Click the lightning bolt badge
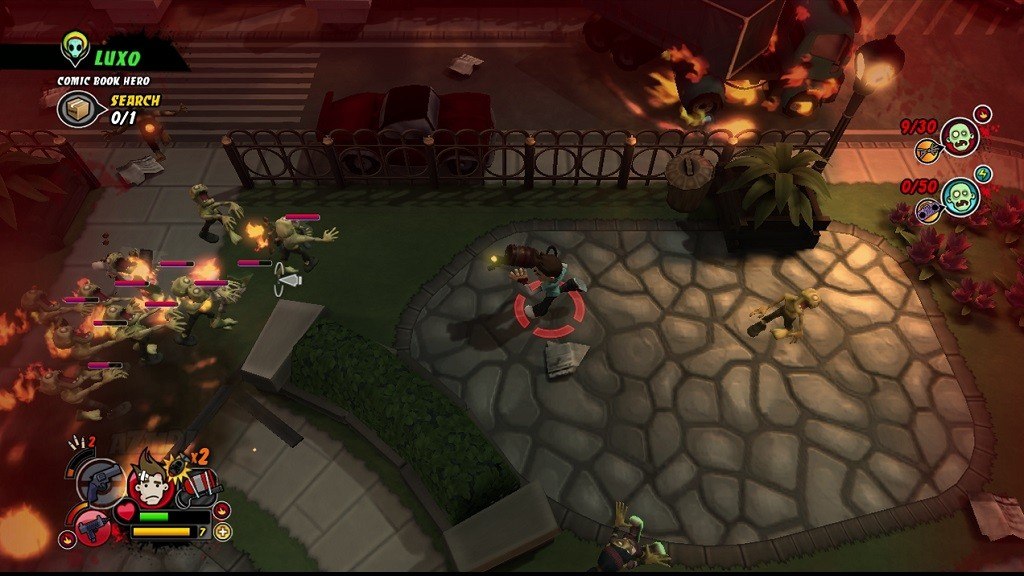1024x576 pixels. tap(983, 174)
